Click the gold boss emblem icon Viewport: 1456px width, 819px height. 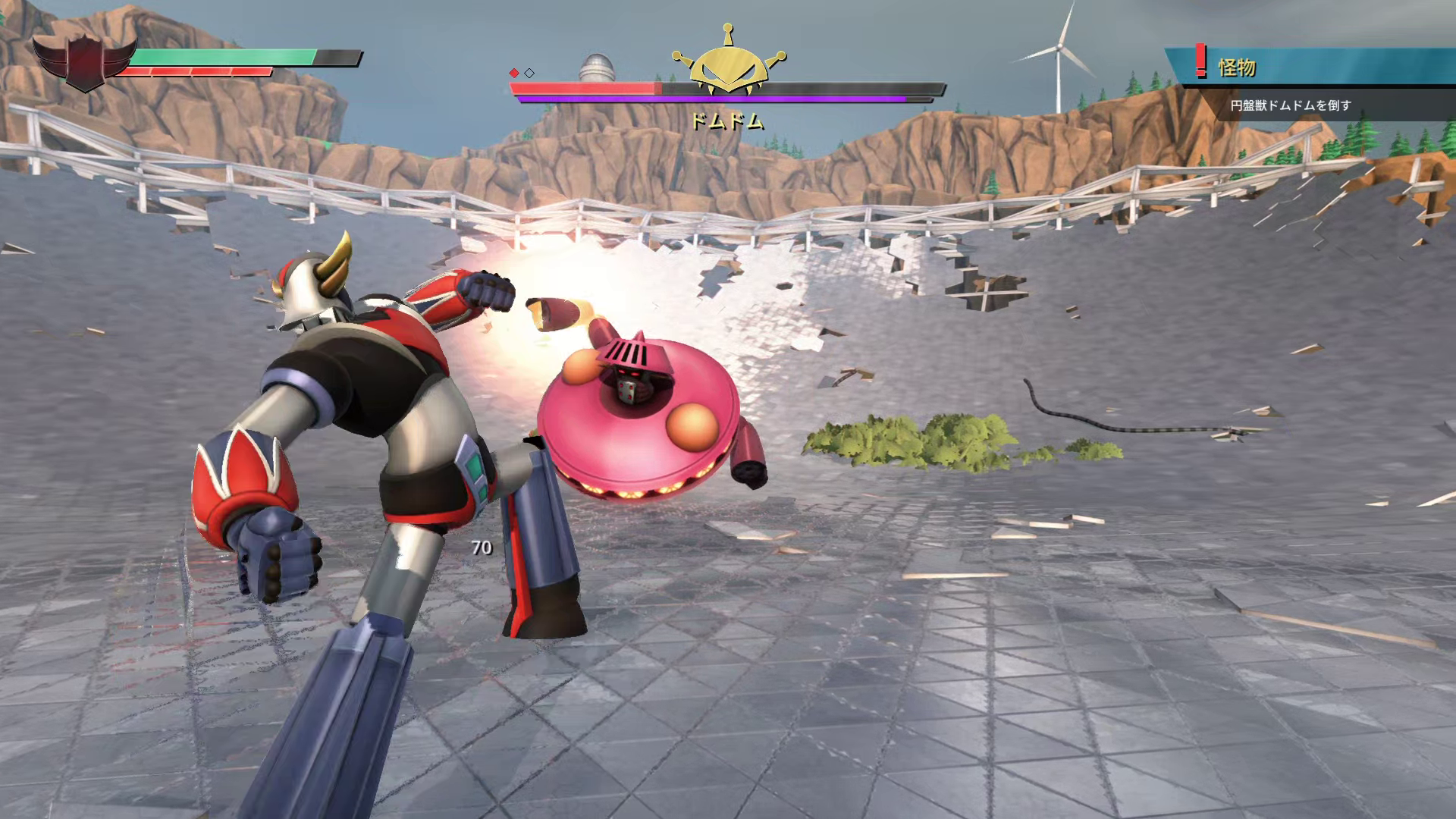(x=729, y=64)
